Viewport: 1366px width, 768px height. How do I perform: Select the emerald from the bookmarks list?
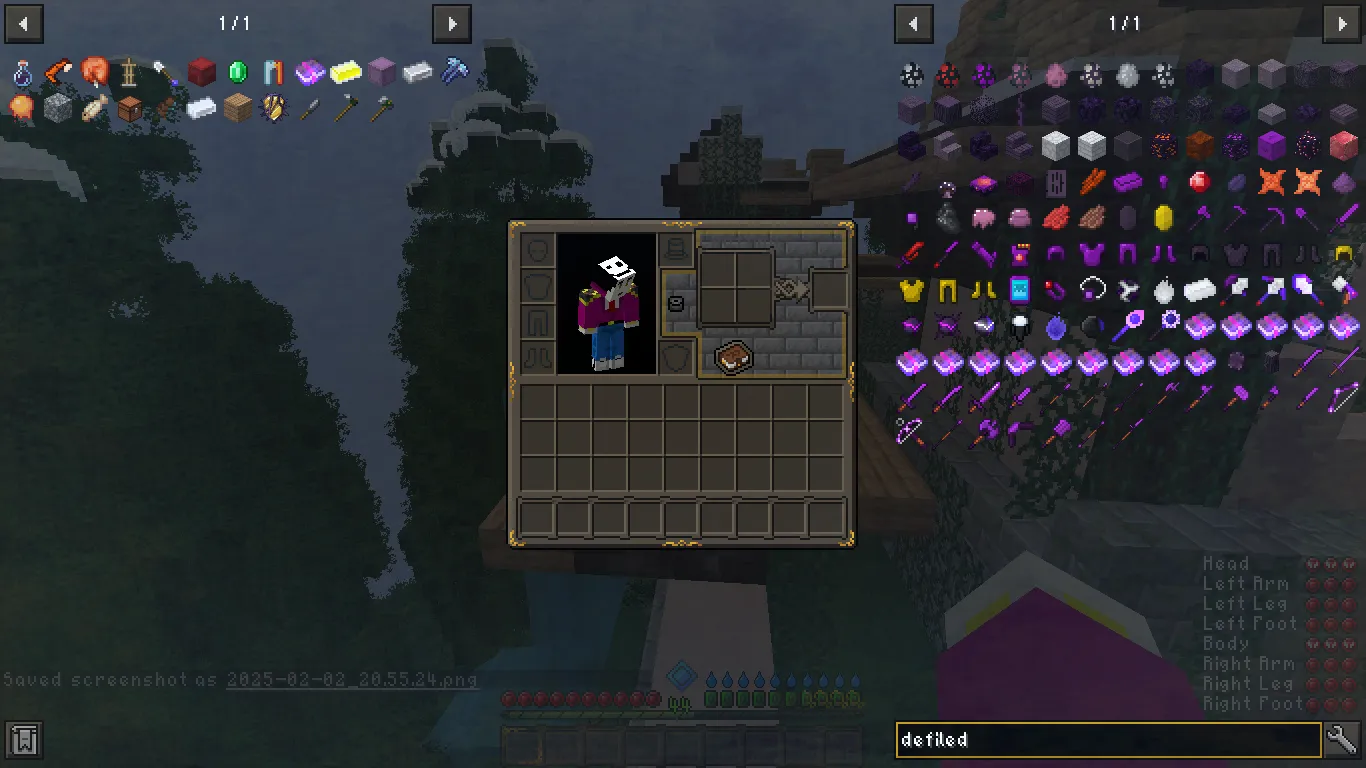(237, 73)
